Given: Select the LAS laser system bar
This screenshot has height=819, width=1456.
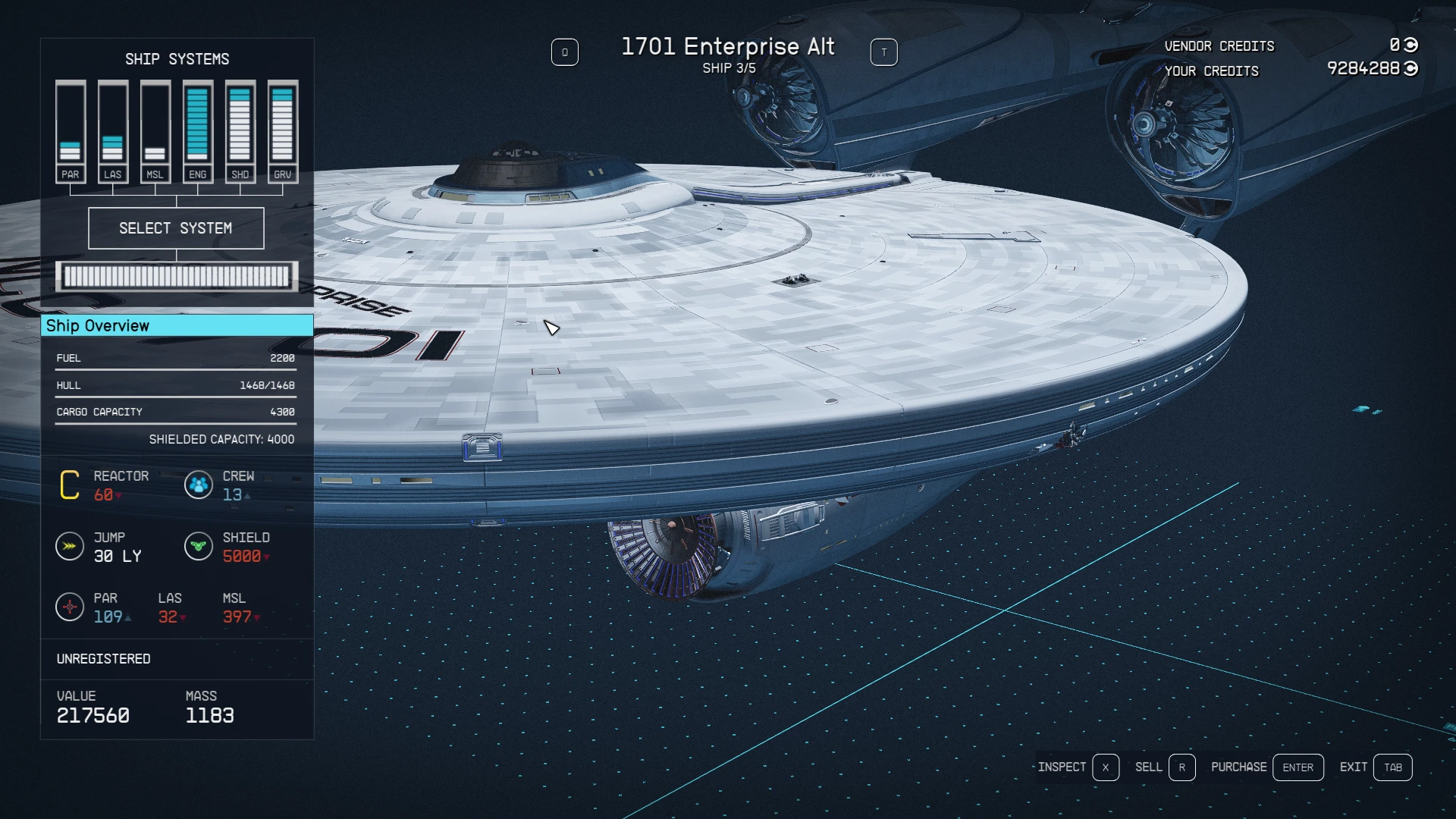Looking at the screenshot, I should click(113, 131).
